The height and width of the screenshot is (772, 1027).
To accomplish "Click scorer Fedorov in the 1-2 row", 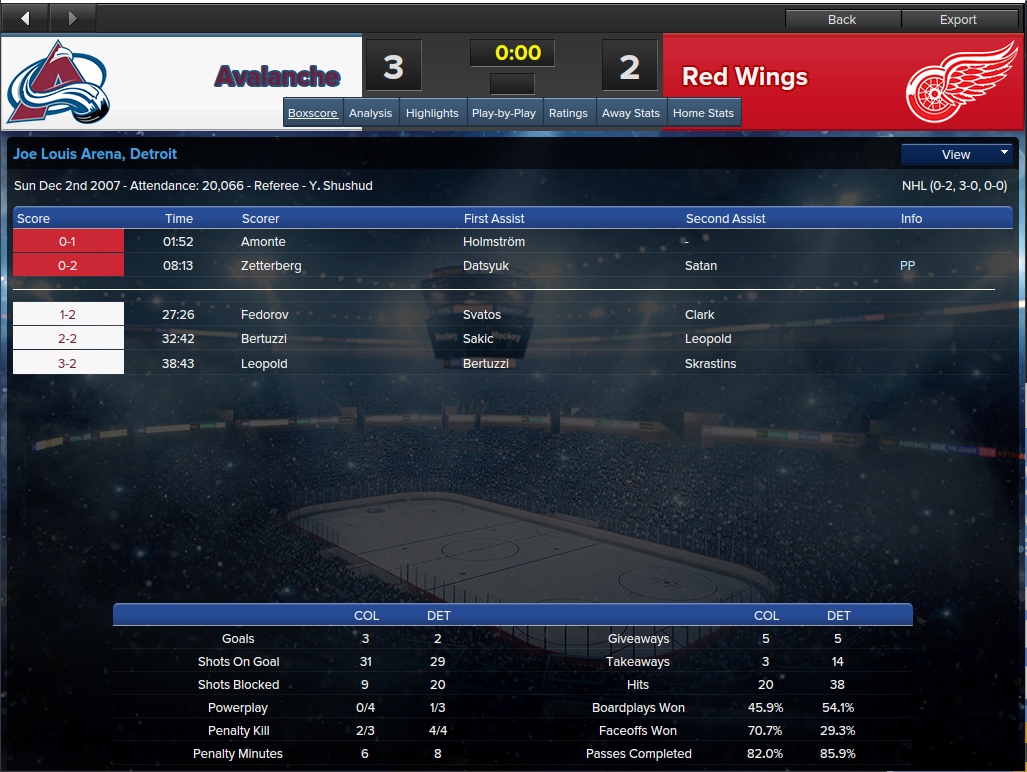I will pos(264,315).
